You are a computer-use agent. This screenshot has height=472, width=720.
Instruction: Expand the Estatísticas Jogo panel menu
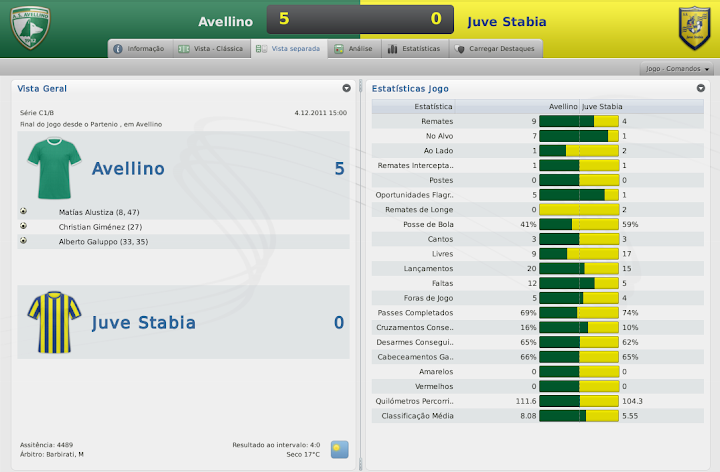point(701,88)
